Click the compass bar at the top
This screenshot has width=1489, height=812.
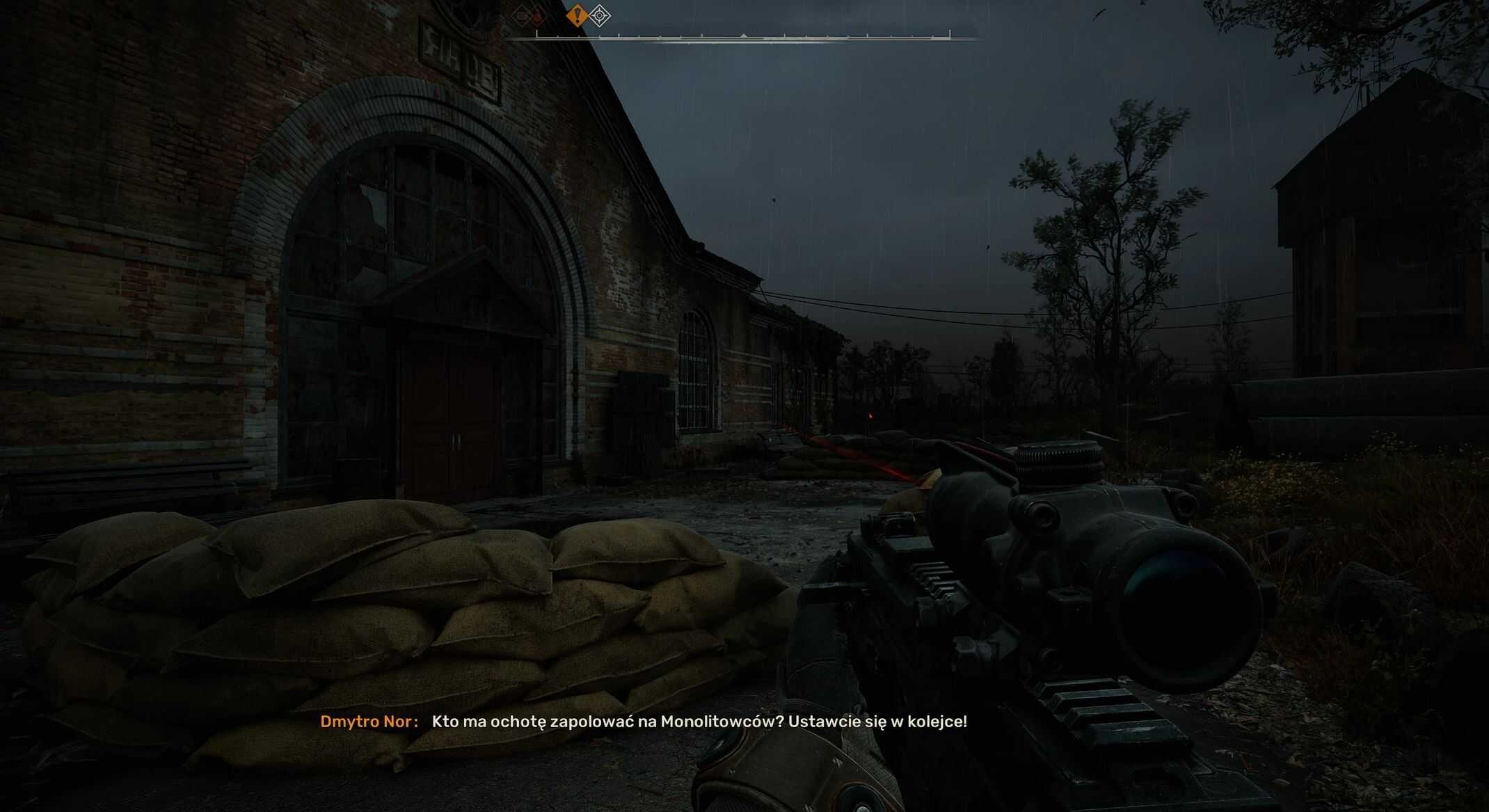[x=742, y=36]
